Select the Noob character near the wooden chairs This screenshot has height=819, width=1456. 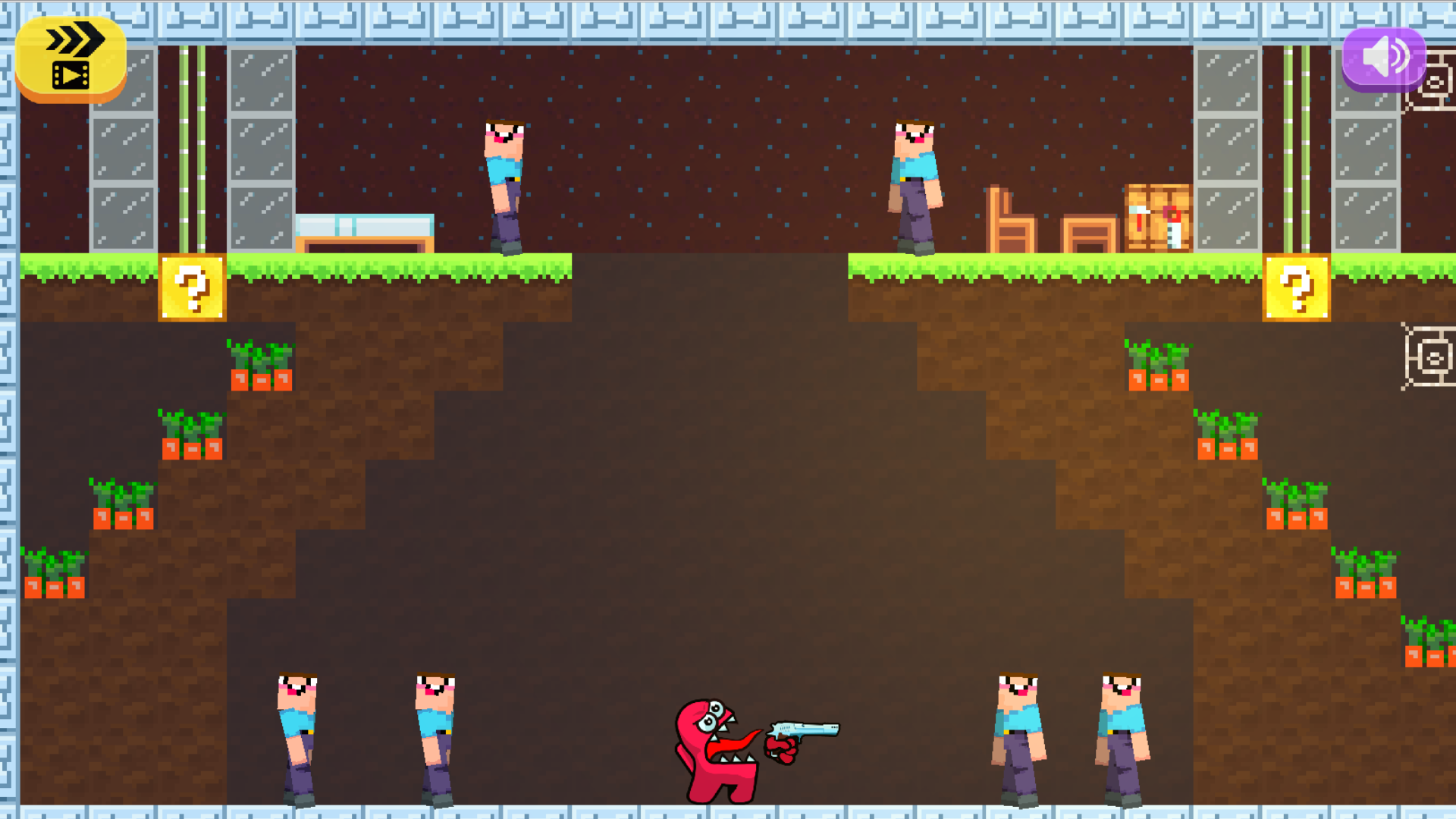916,182
